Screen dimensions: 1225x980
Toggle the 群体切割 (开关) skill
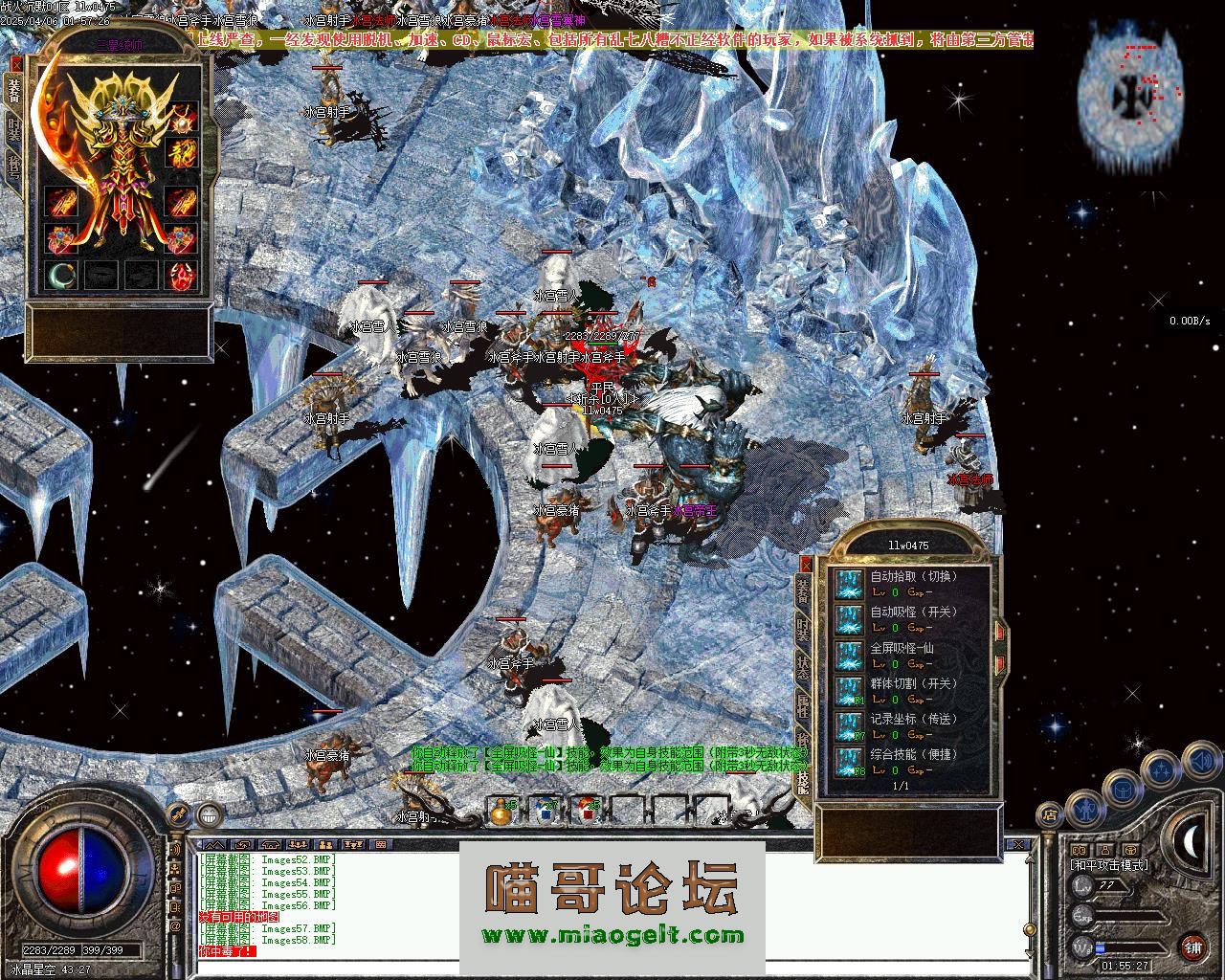[x=848, y=691]
